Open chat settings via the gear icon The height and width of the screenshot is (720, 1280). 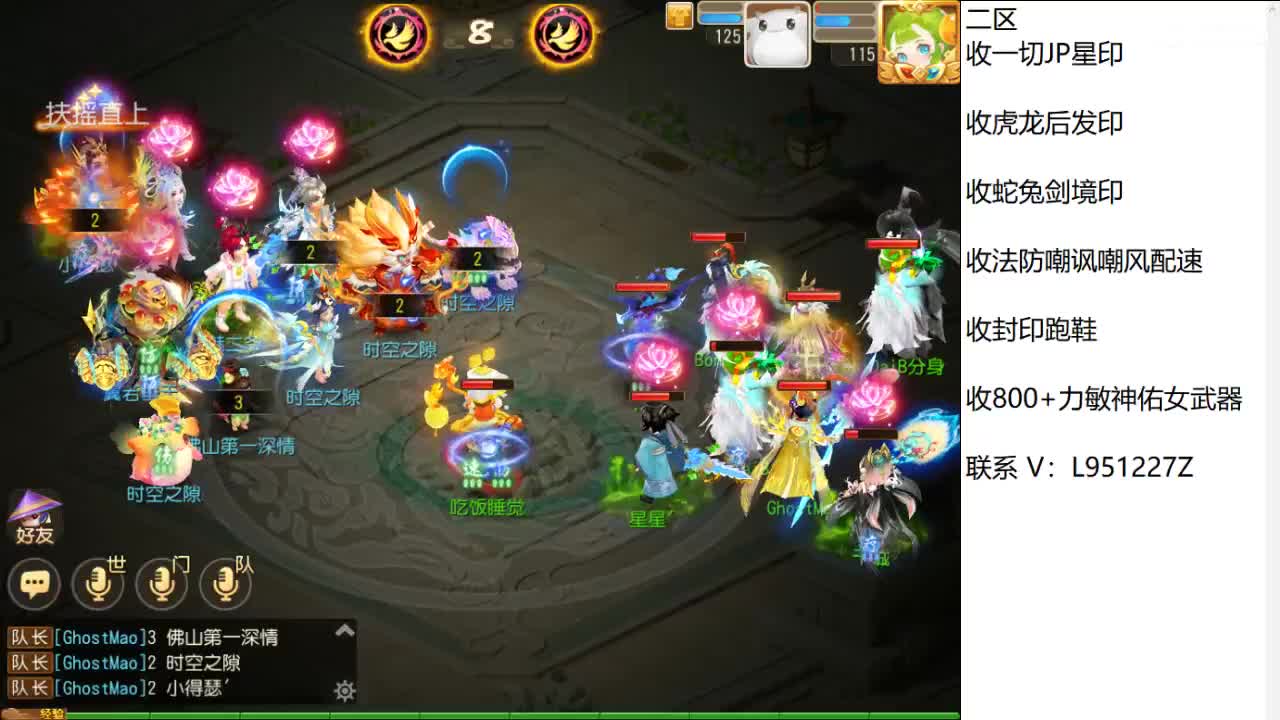coord(343,691)
